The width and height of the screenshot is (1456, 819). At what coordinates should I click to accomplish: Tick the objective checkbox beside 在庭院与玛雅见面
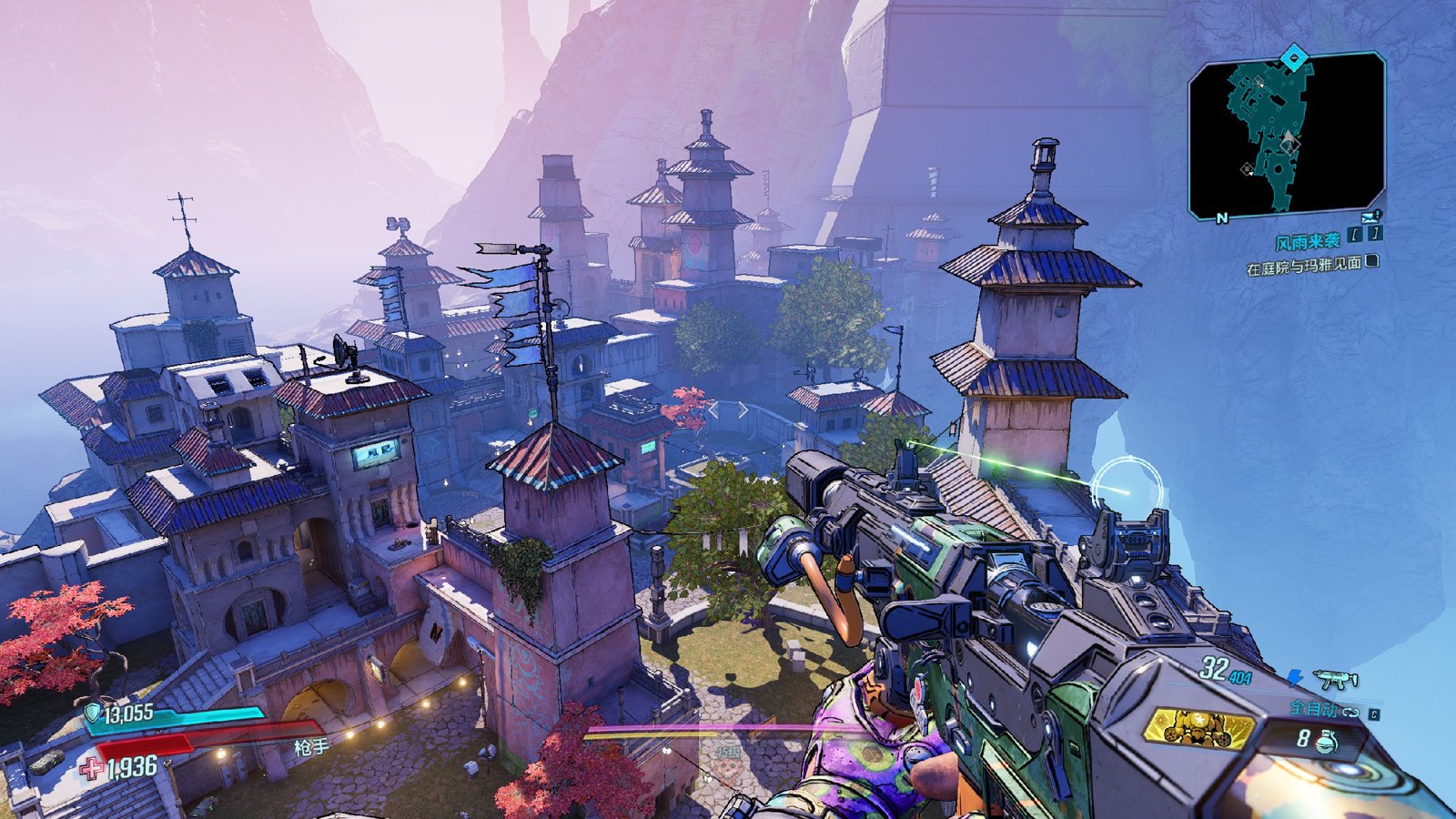click(1372, 261)
